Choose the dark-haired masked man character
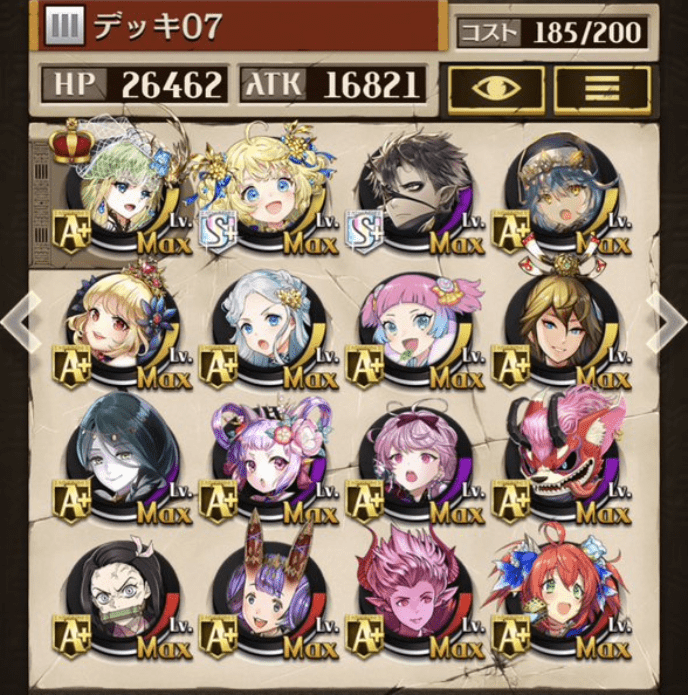Image resolution: width=688 pixels, height=695 pixels. pos(412,192)
